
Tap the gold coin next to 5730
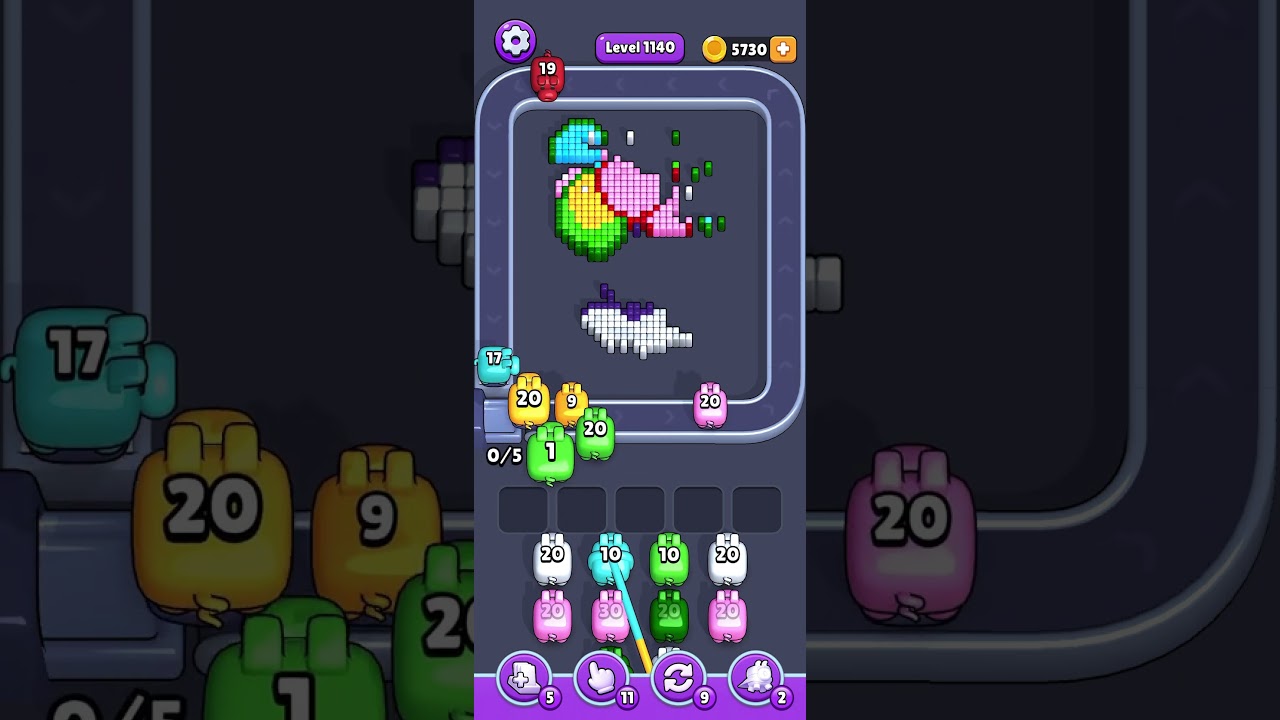tap(715, 48)
